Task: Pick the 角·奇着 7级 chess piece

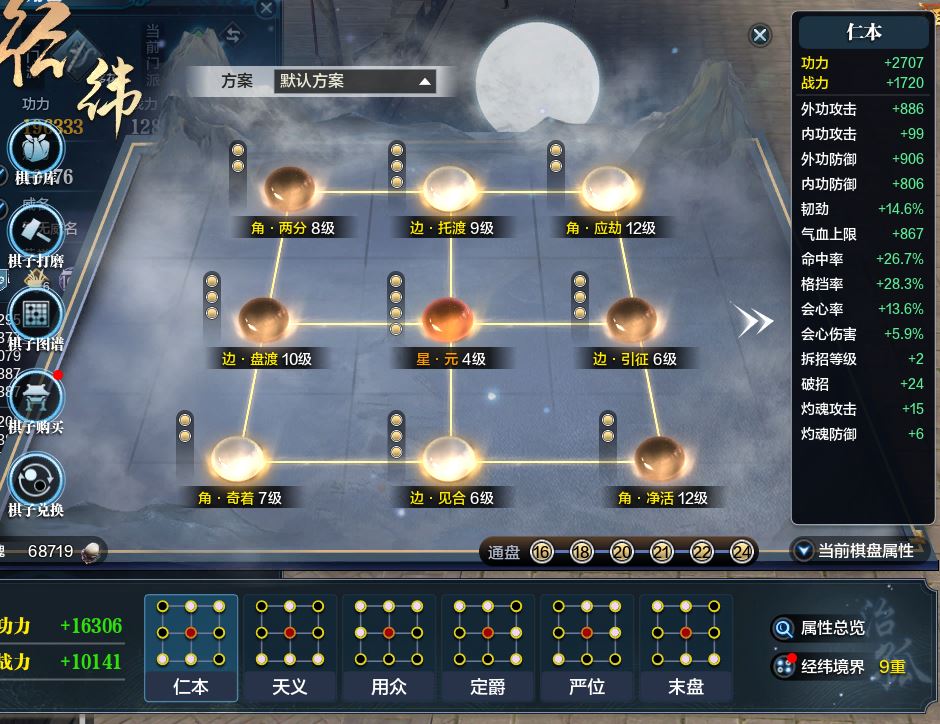Action: (x=238, y=459)
